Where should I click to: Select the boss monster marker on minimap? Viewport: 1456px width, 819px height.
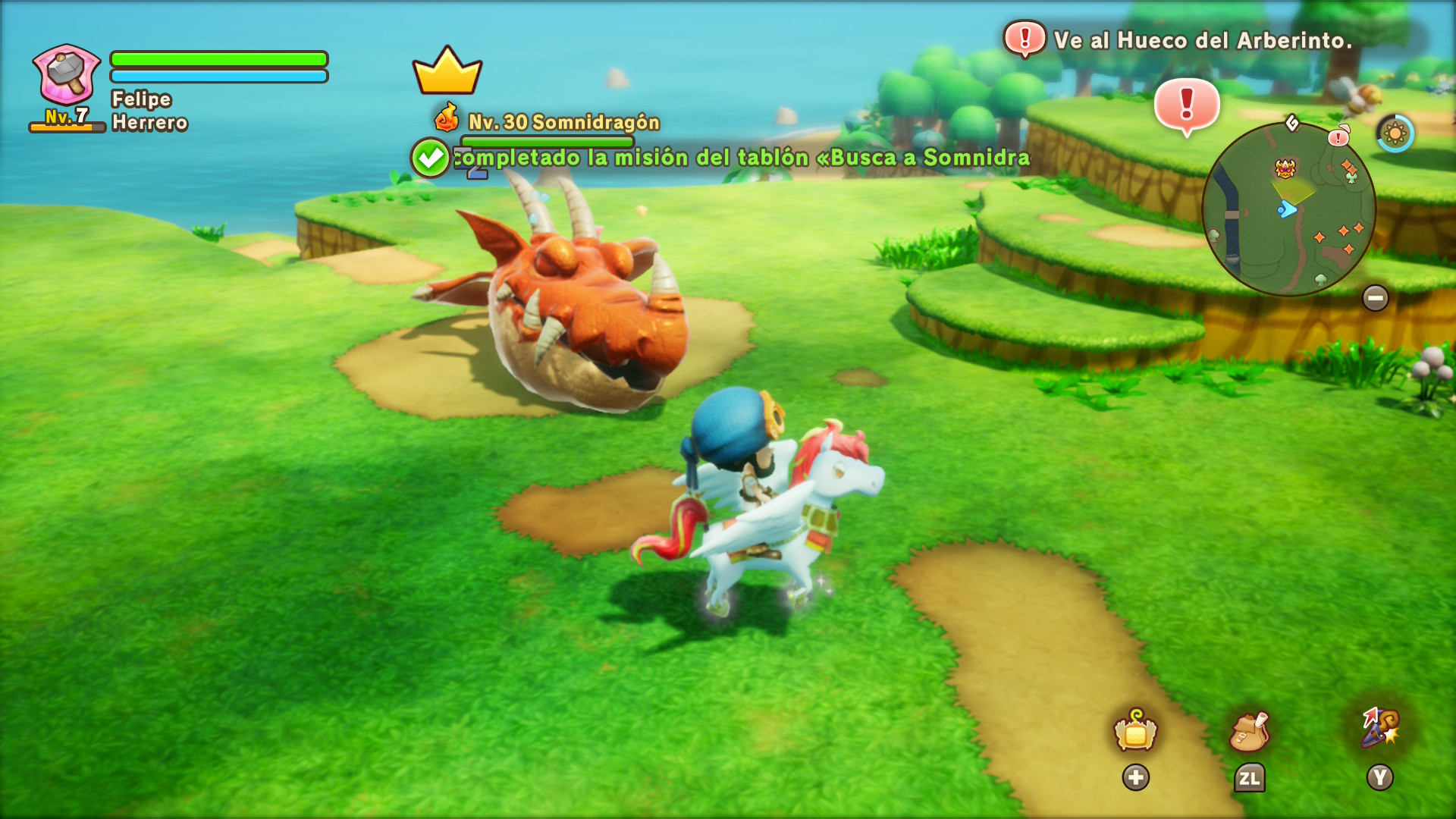pyautogui.click(x=1285, y=168)
